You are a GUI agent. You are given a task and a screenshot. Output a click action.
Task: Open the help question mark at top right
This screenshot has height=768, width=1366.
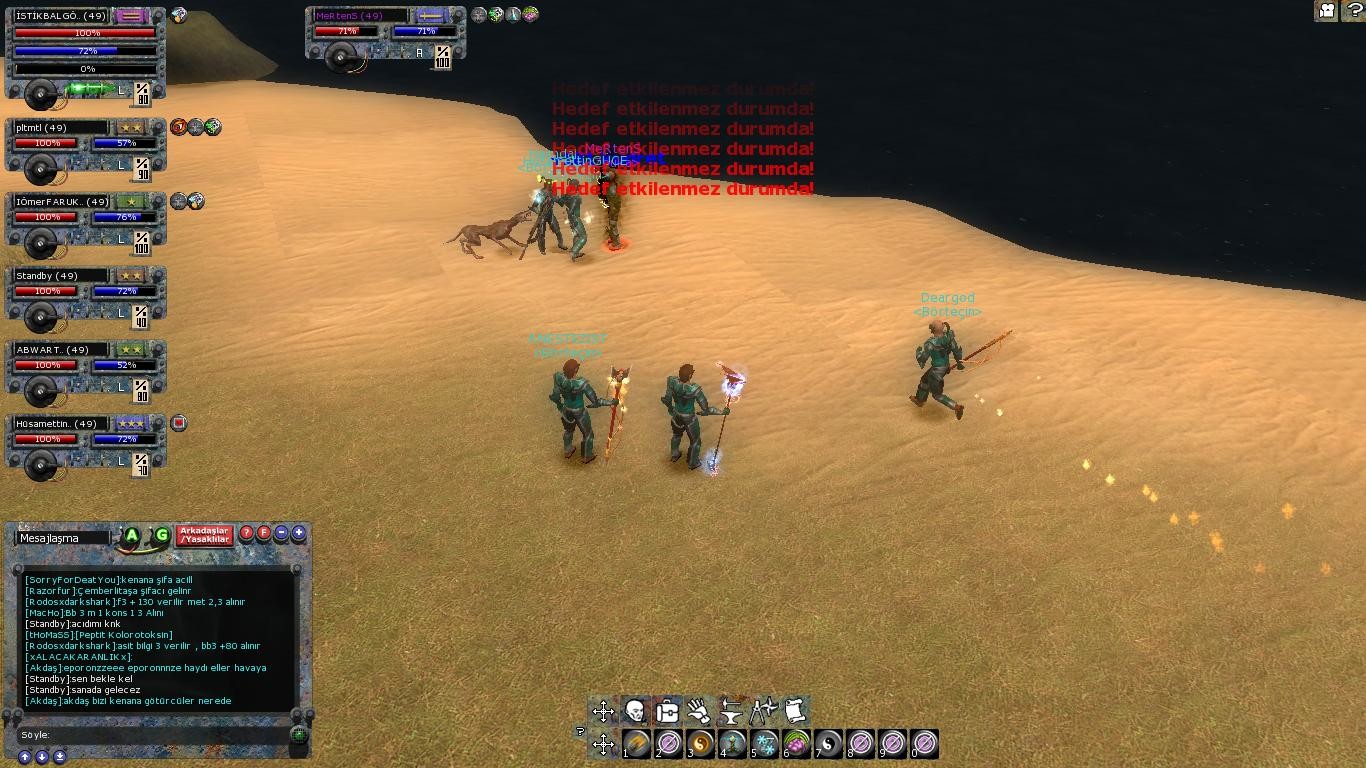(x=1352, y=11)
